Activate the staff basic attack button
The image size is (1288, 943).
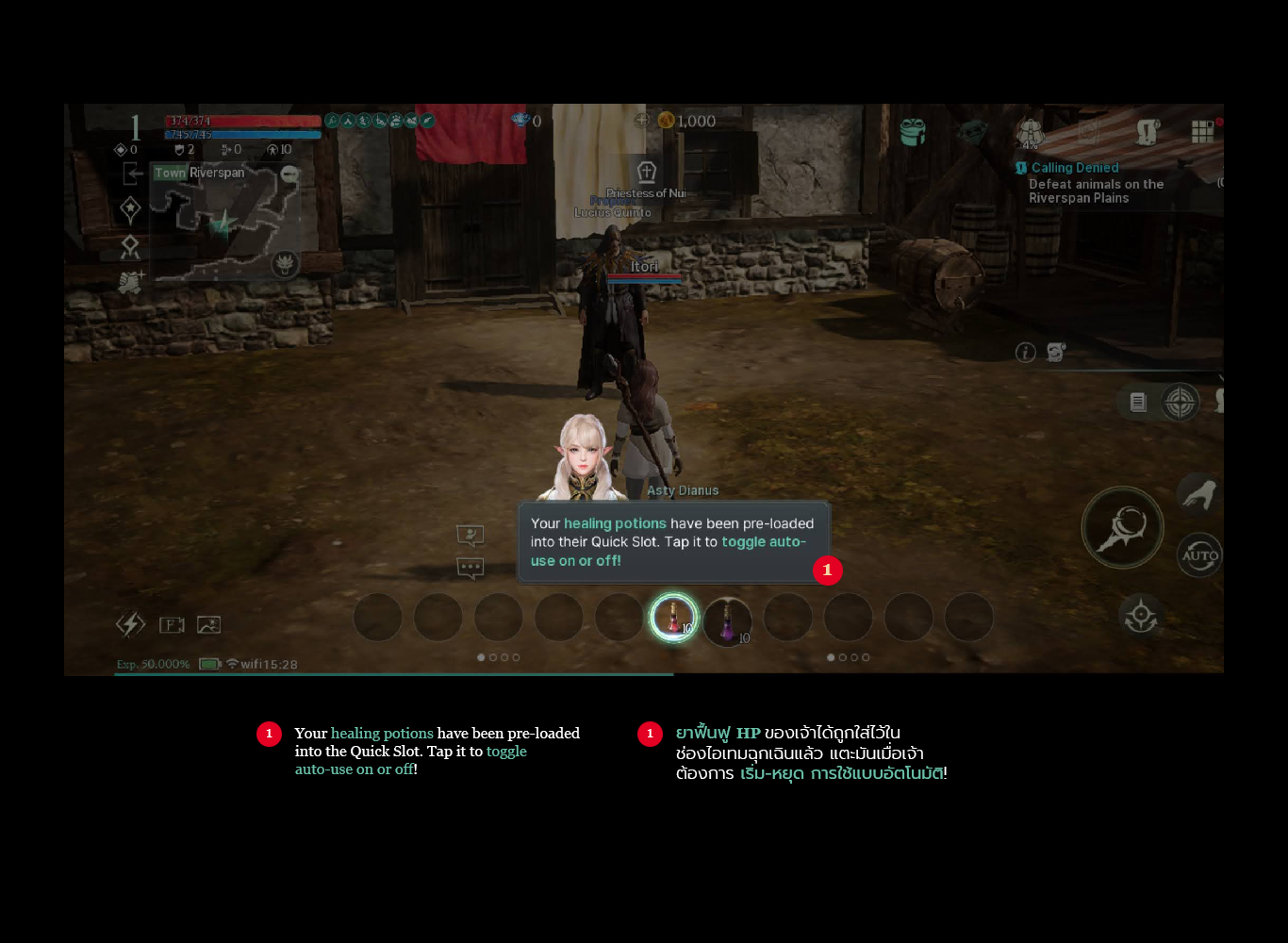click(x=1122, y=528)
